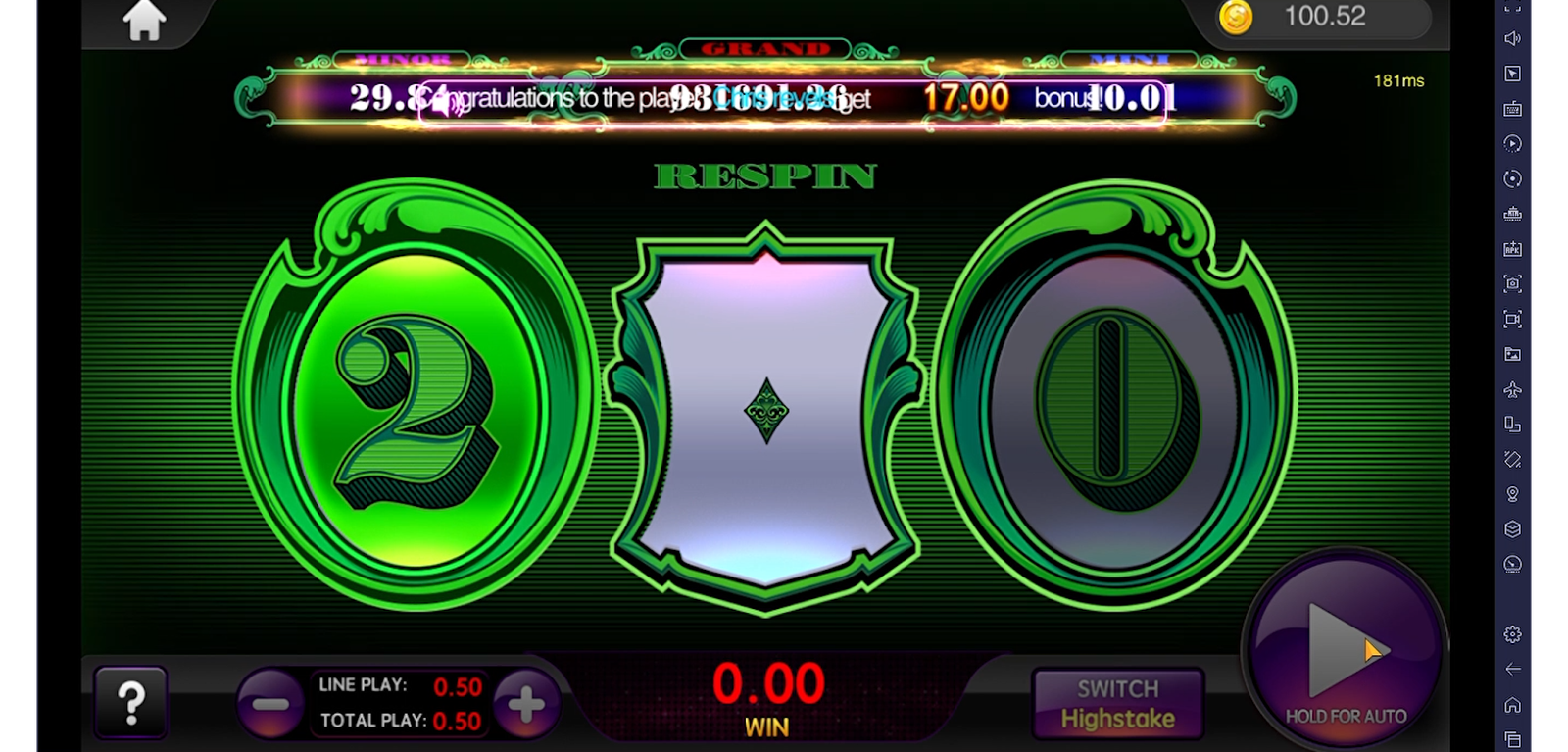Return to lobby via home icon
The width and height of the screenshot is (1568, 752).
[x=144, y=21]
